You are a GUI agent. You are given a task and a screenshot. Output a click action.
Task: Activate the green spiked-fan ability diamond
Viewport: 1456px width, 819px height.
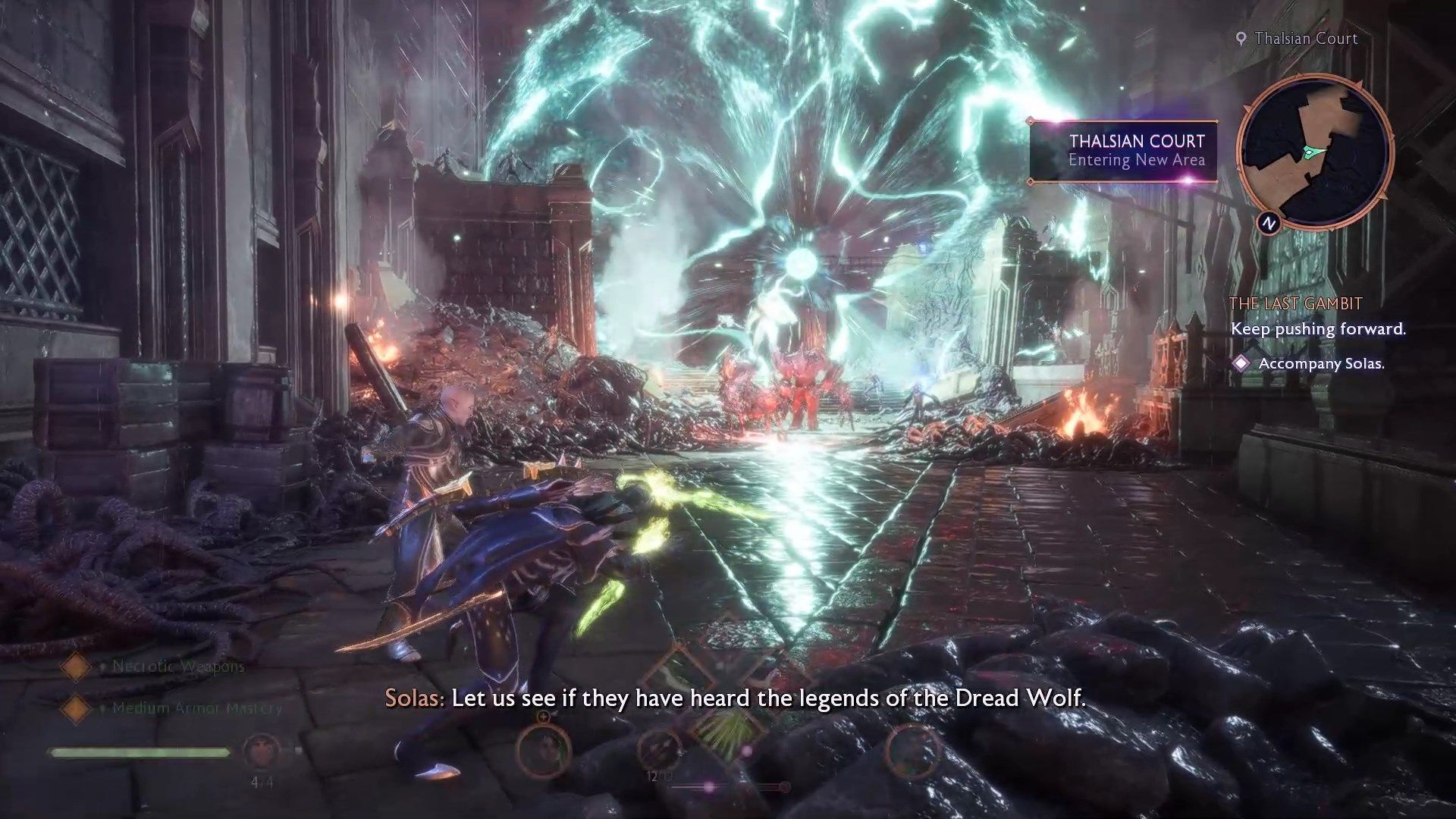point(728,730)
